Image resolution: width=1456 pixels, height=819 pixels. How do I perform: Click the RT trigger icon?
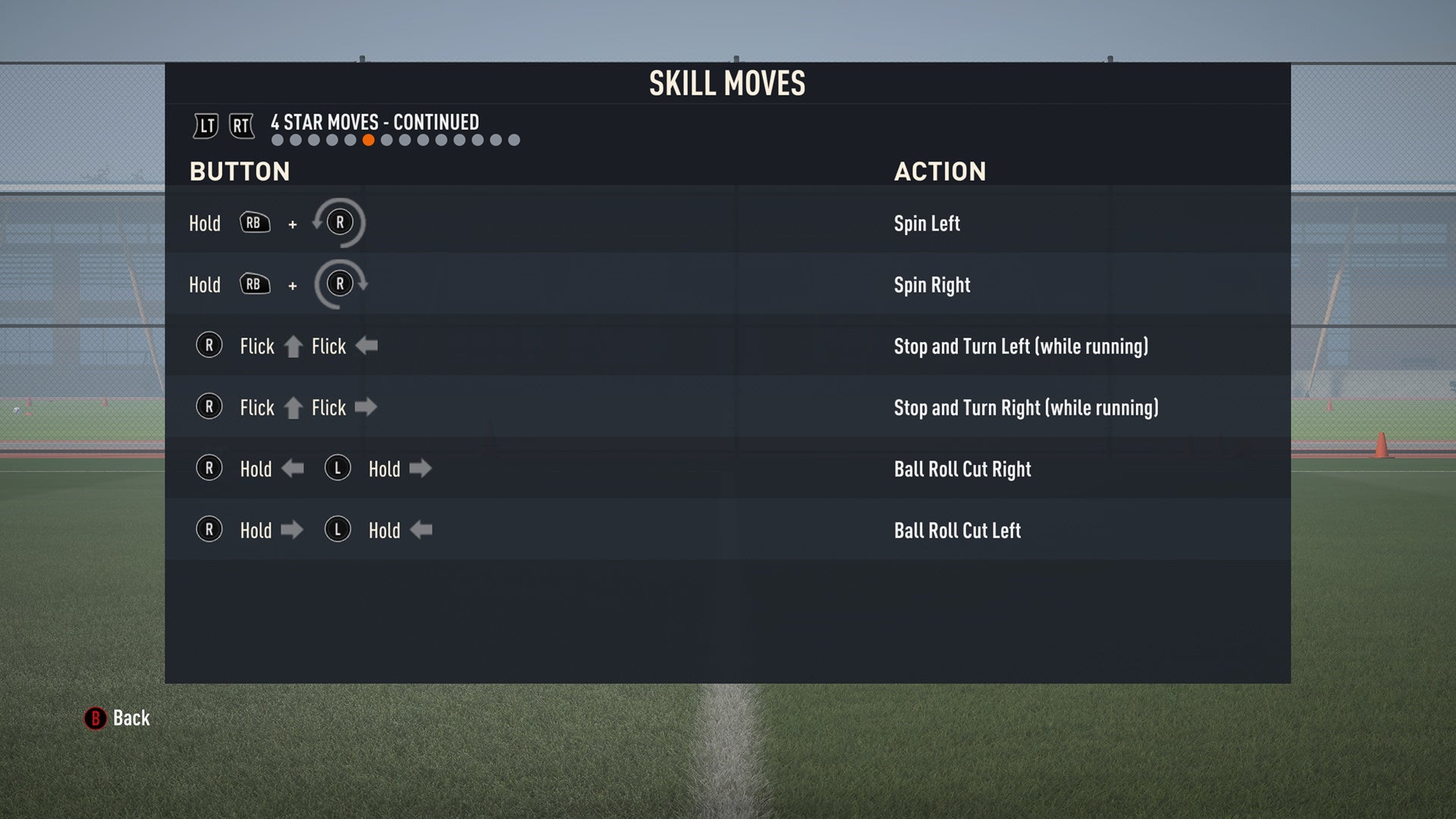(x=241, y=126)
